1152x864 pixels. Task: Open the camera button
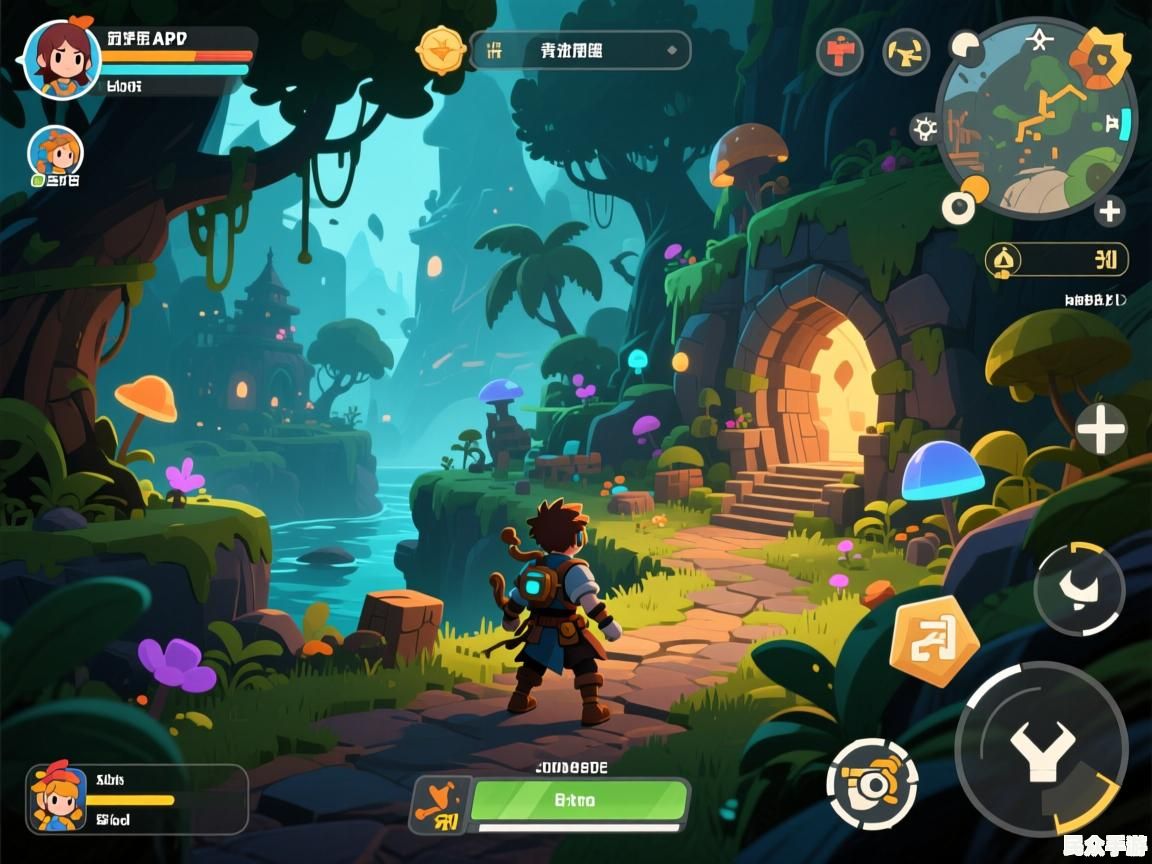[x=872, y=784]
